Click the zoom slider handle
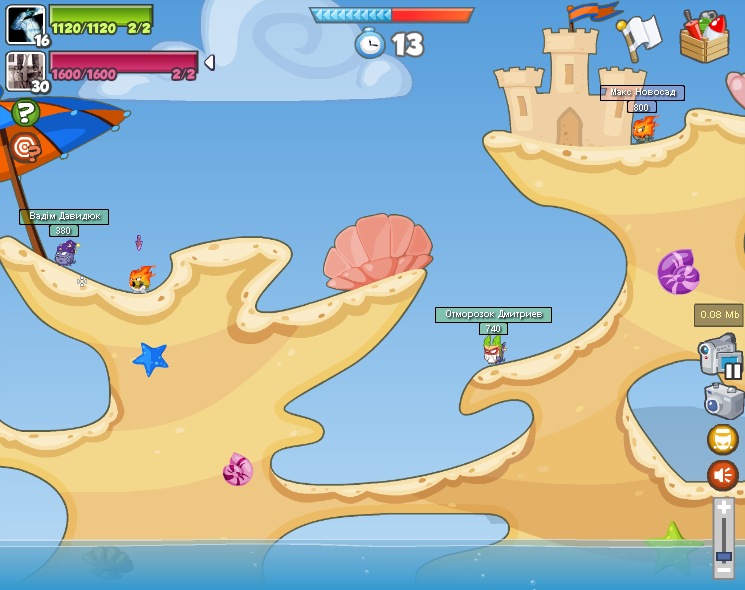Image resolution: width=745 pixels, height=590 pixels. pos(724,554)
